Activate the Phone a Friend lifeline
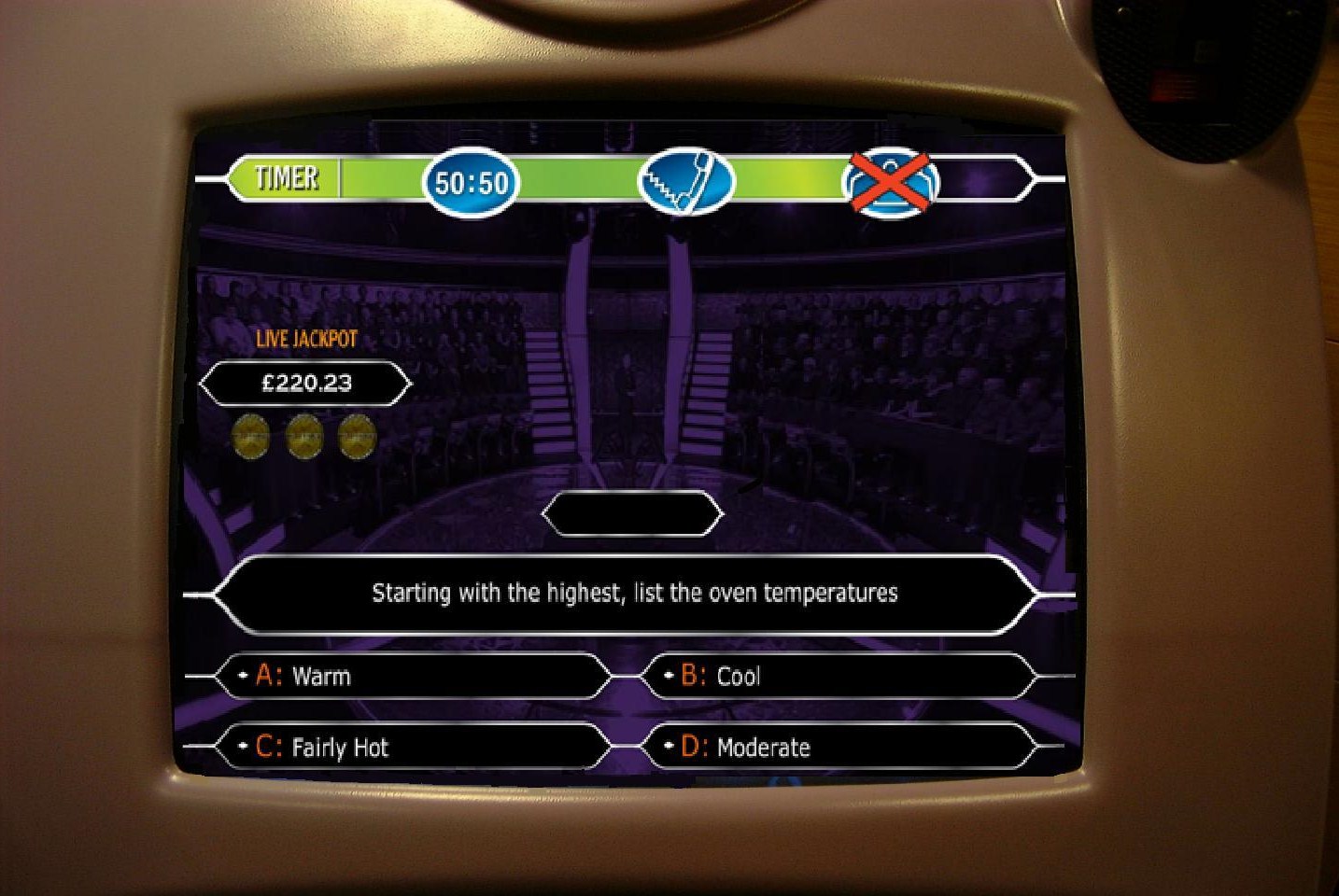 click(685, 181)
